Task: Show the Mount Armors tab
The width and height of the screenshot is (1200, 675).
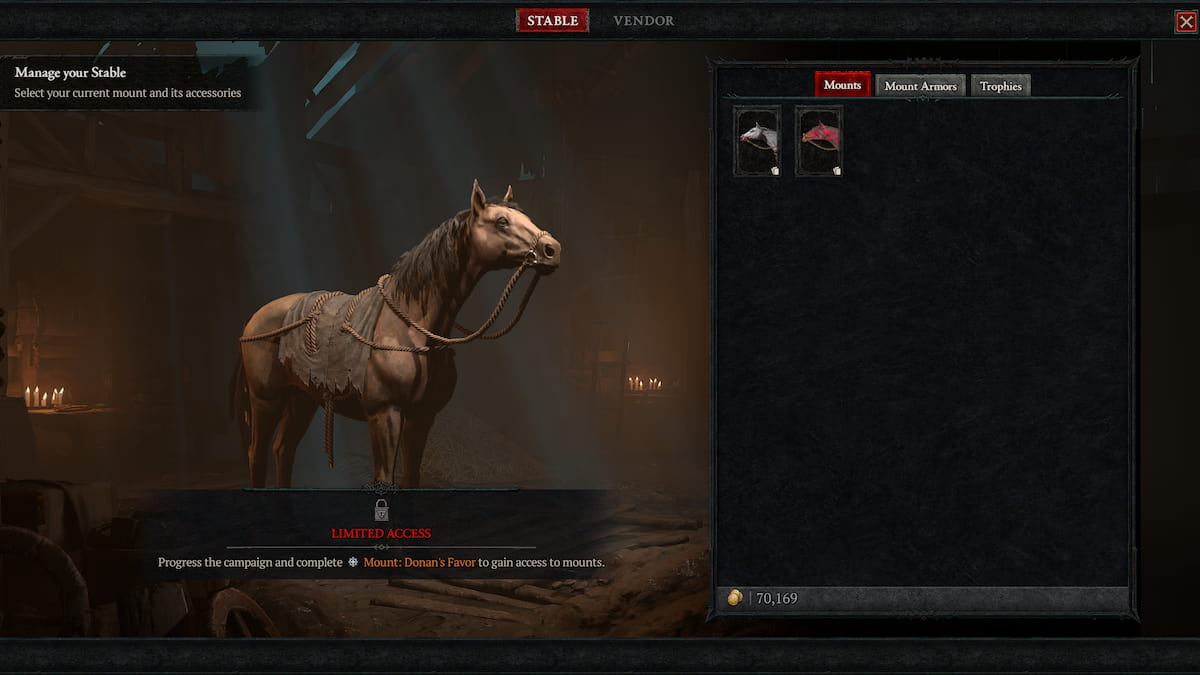Action: pos(920,86)
